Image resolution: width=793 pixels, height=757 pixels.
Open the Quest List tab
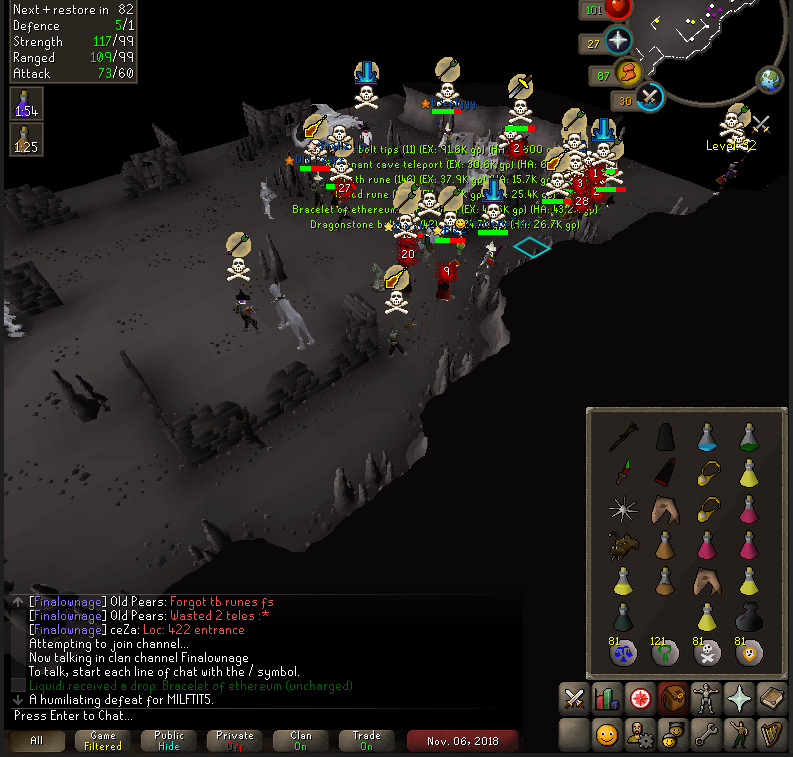coord(640,698)
